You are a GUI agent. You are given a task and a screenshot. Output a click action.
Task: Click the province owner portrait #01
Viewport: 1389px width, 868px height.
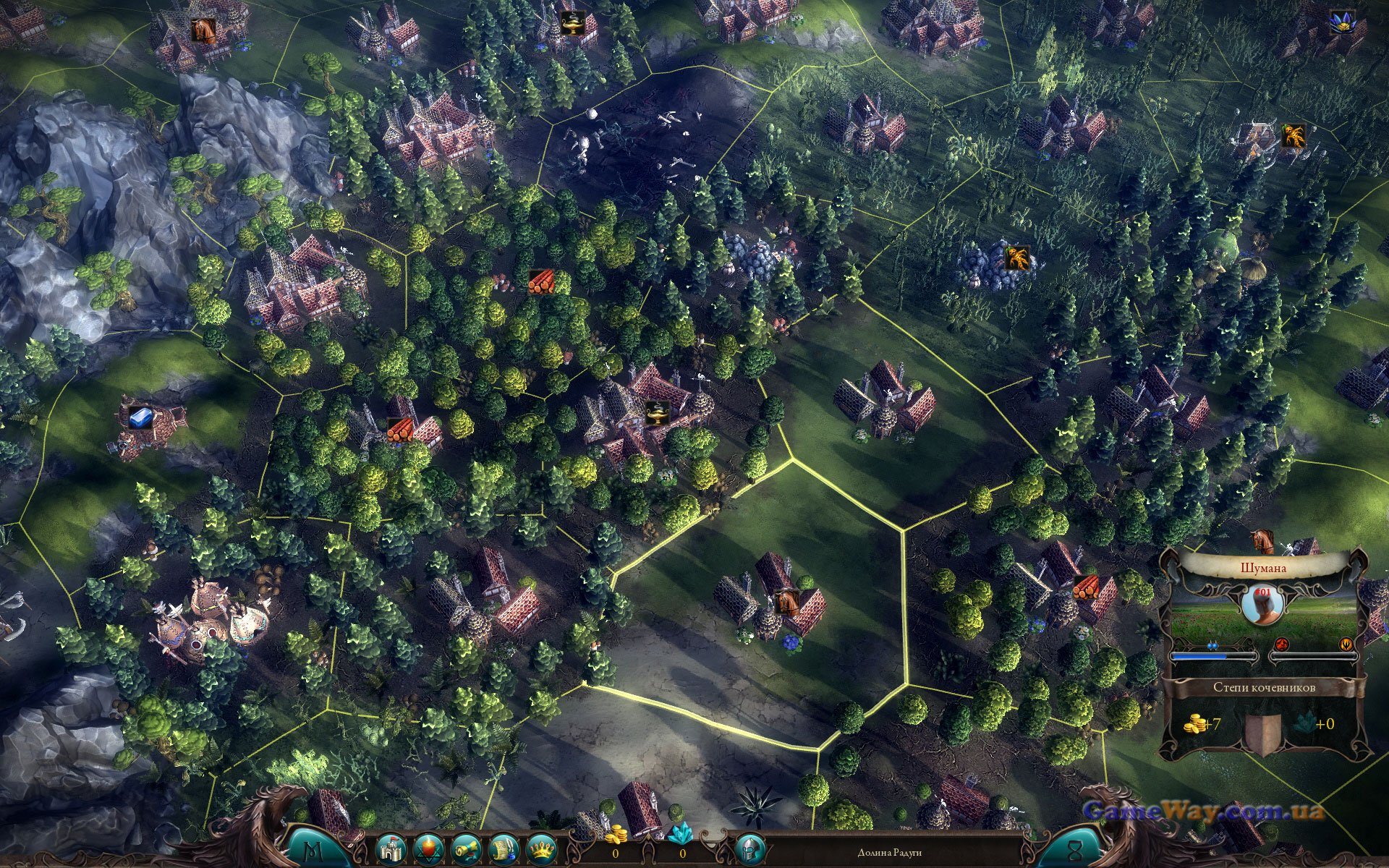1262,603
